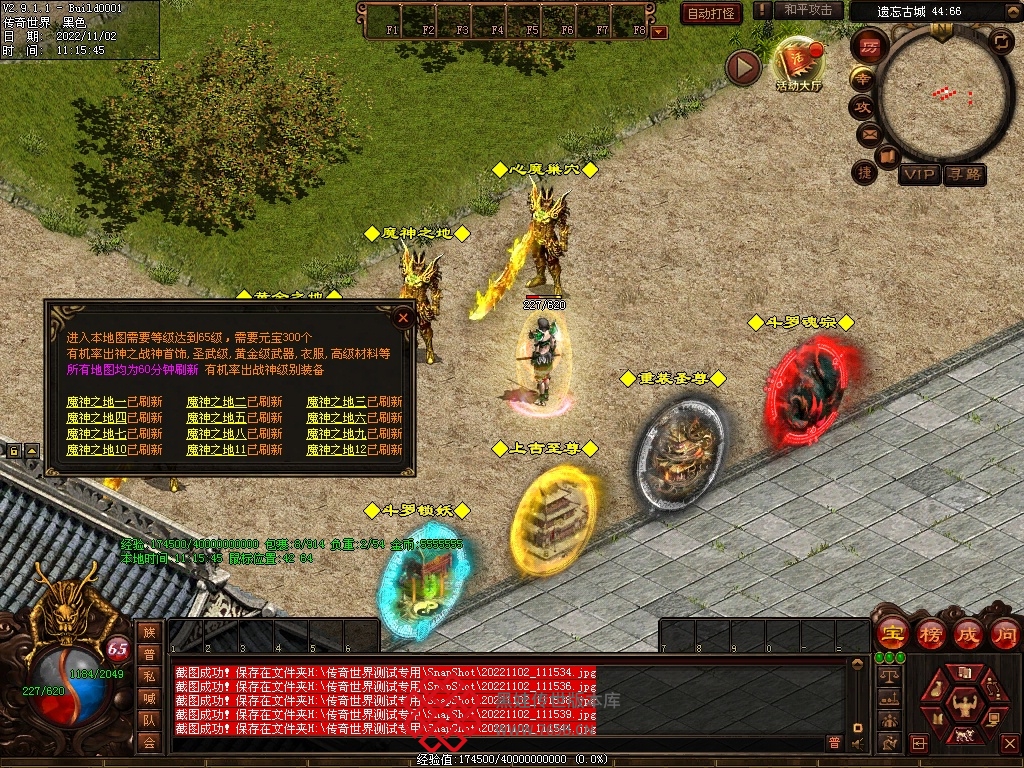Choose the 魔神之地五 map link
Viewport: 1024px width, 768px height.
[216, 418]
